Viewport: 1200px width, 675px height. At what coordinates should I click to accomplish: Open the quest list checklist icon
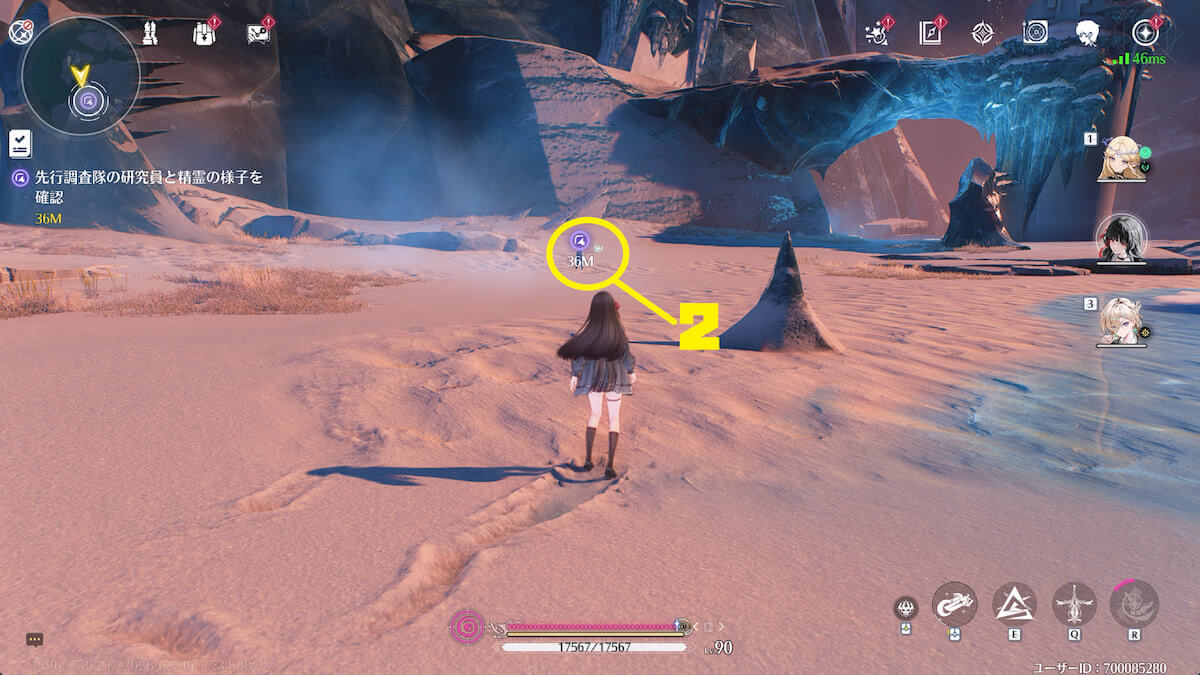(20, 144)
